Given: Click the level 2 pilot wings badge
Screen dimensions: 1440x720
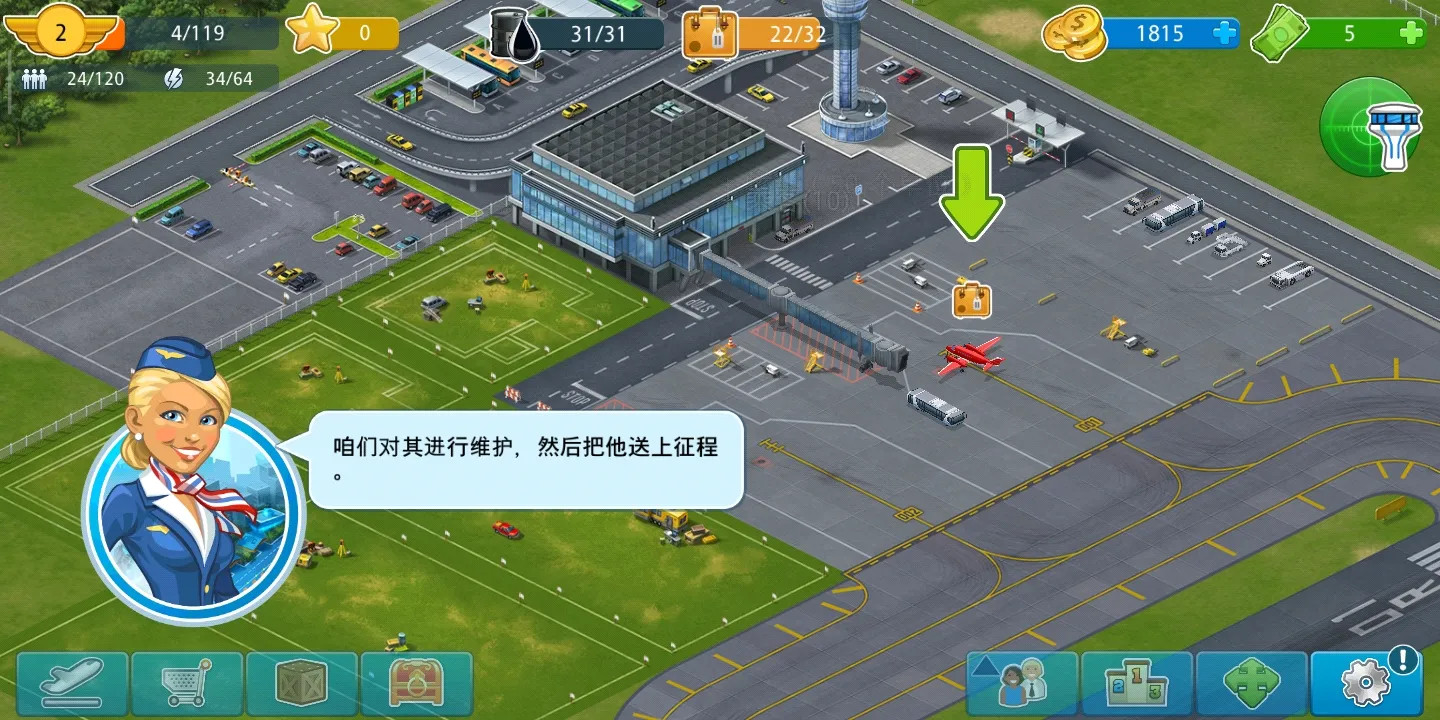Looking at the screenshot, I should tap(62, 33).
